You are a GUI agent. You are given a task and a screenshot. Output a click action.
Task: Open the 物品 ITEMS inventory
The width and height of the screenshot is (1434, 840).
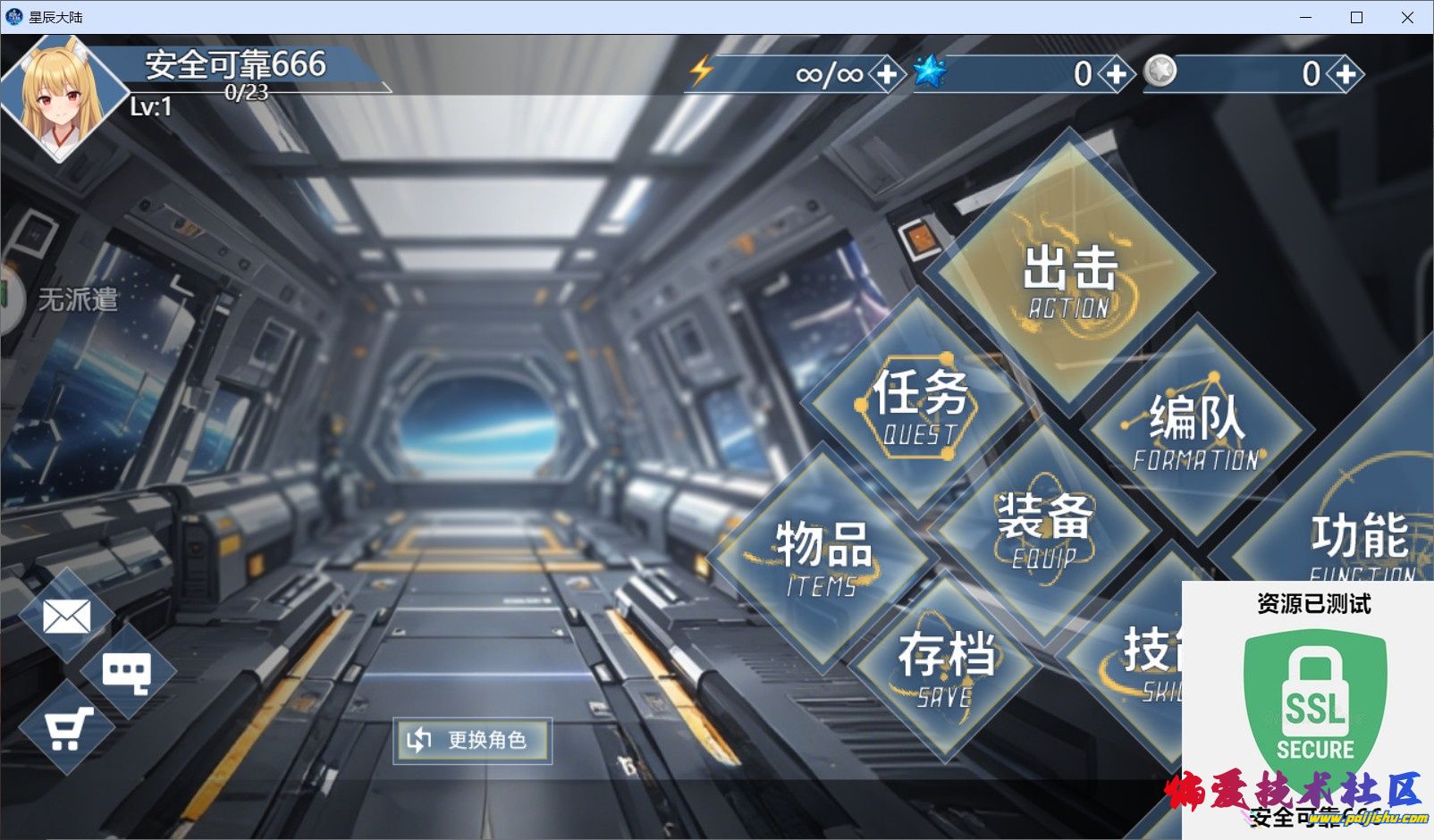(822, 557)
